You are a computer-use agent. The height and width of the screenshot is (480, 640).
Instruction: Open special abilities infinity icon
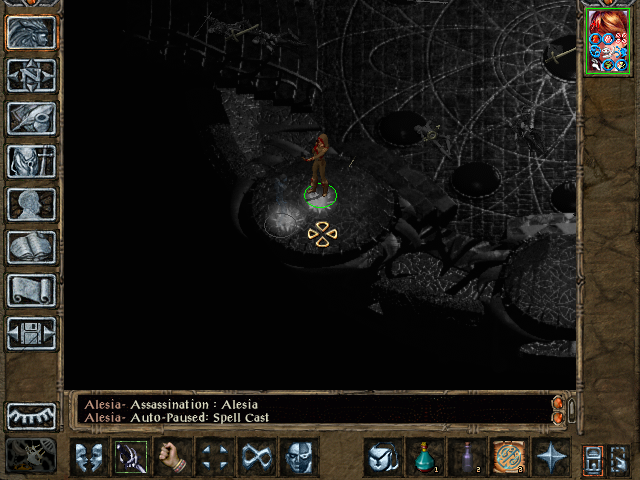click(257, 457)
